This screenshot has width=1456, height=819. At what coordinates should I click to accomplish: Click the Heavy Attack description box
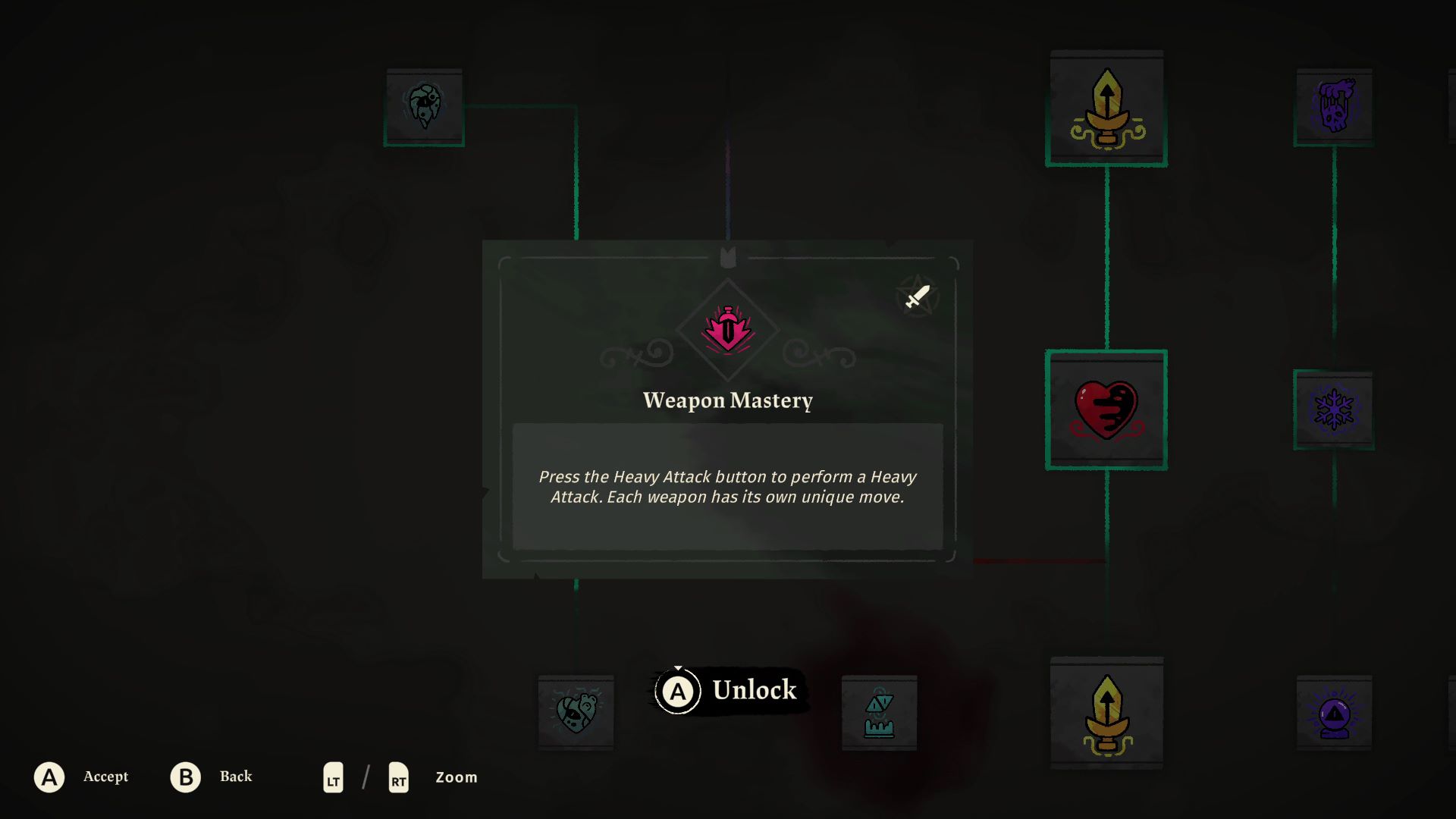[x=726, y=487]
